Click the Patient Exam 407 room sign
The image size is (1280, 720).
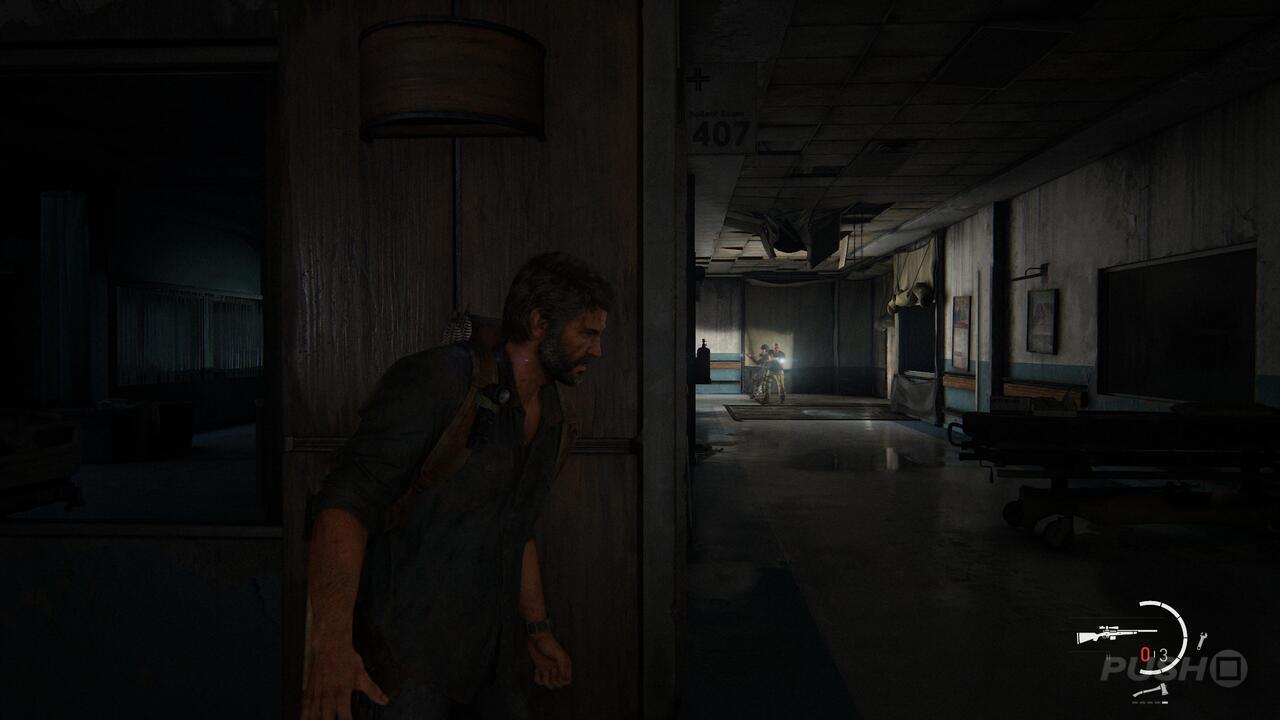pyautogui.click(x=718, y=125)
